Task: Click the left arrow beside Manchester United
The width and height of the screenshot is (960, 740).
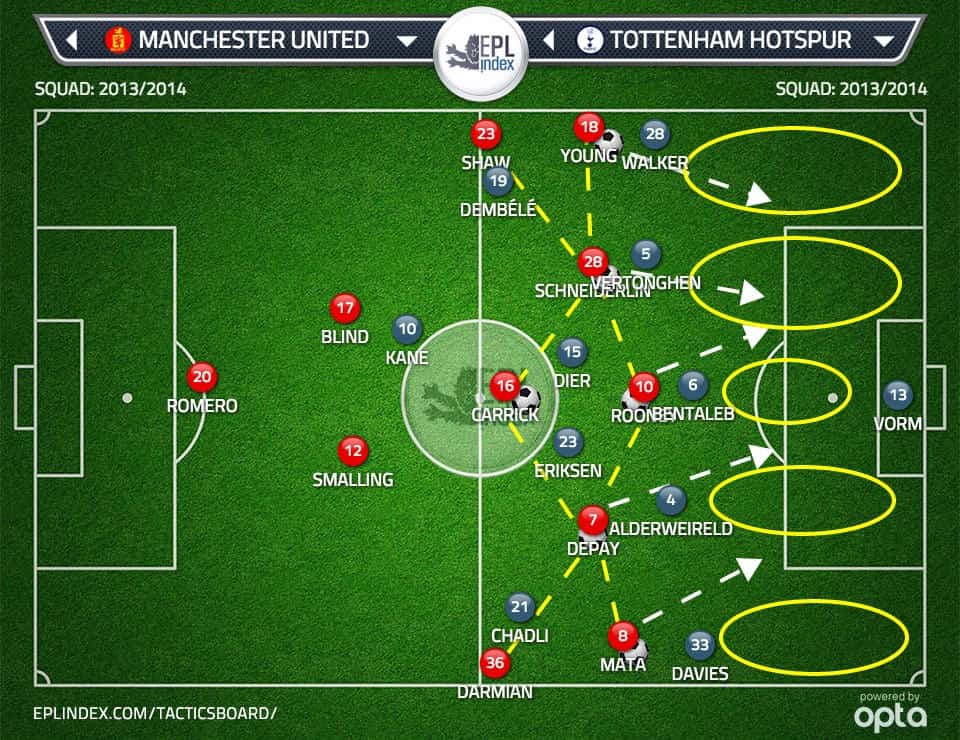Action: (x=72, y=41)
